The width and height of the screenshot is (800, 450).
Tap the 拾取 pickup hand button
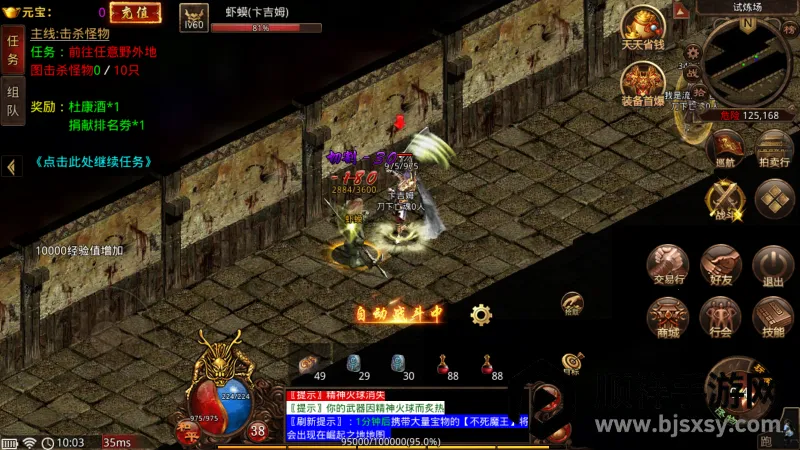click(572, 303)
